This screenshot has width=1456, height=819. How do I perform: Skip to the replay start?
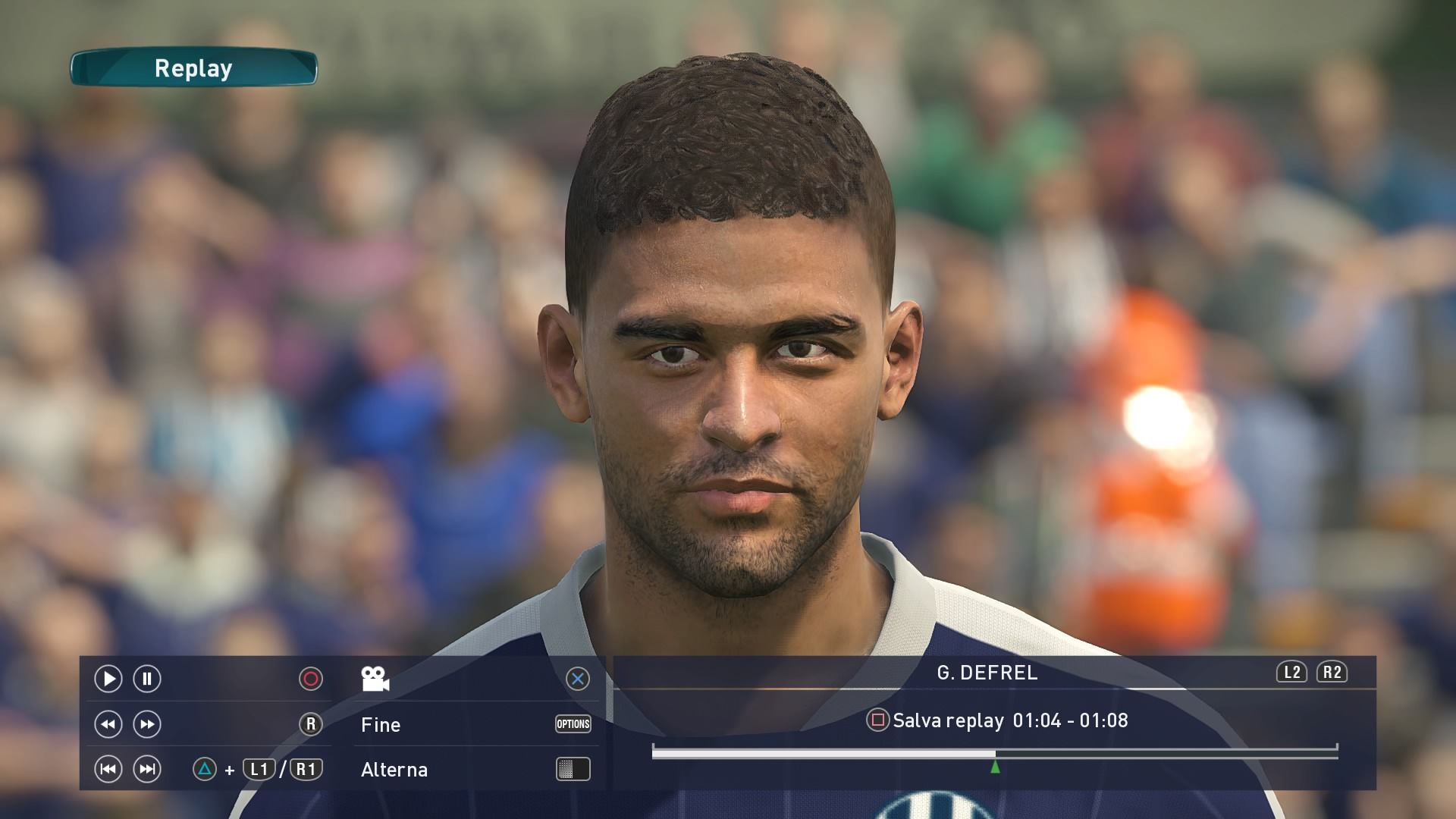[x=108, y=770]
